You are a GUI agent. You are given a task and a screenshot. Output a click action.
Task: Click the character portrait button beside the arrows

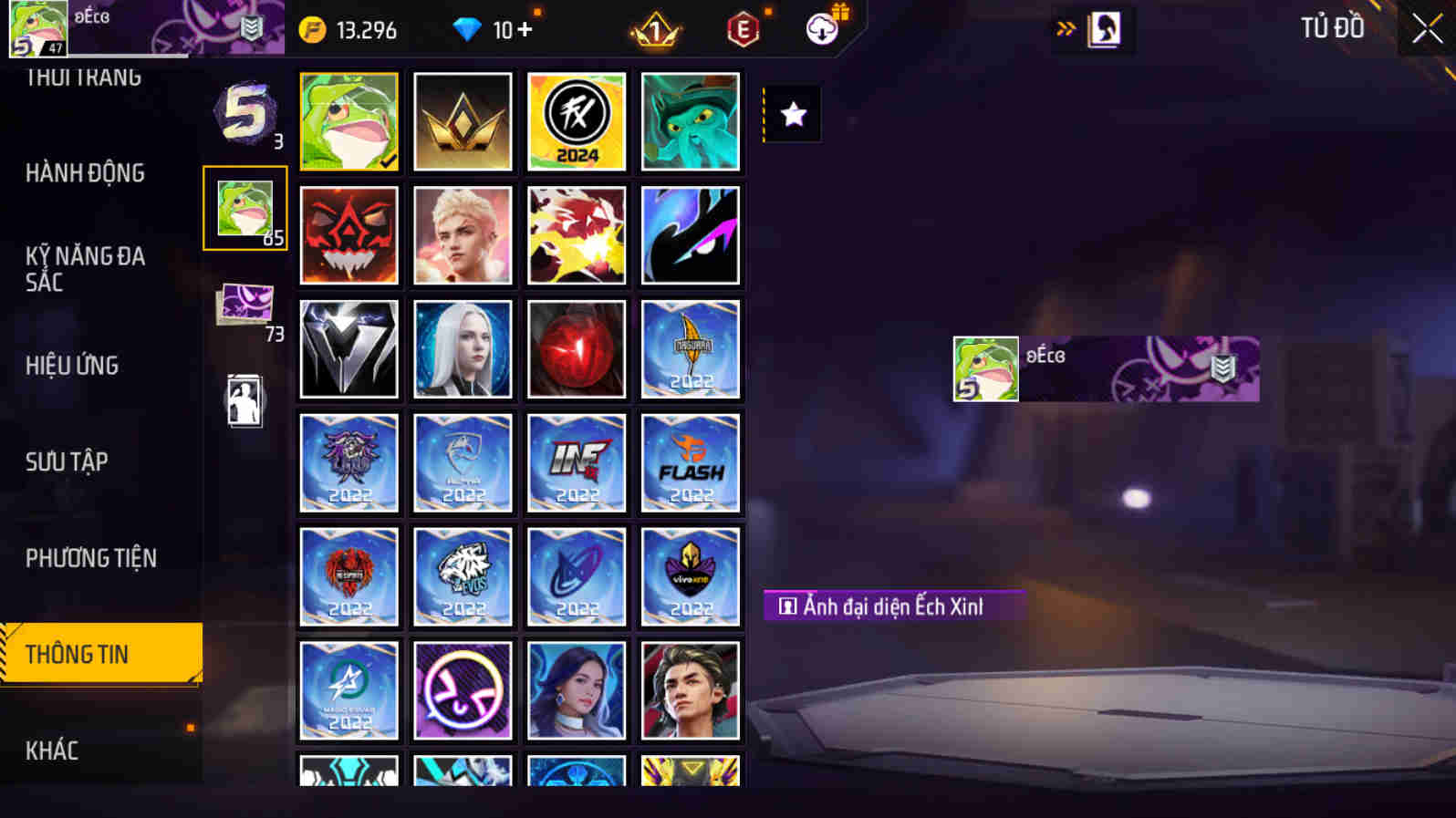[x=1105, y=28]
